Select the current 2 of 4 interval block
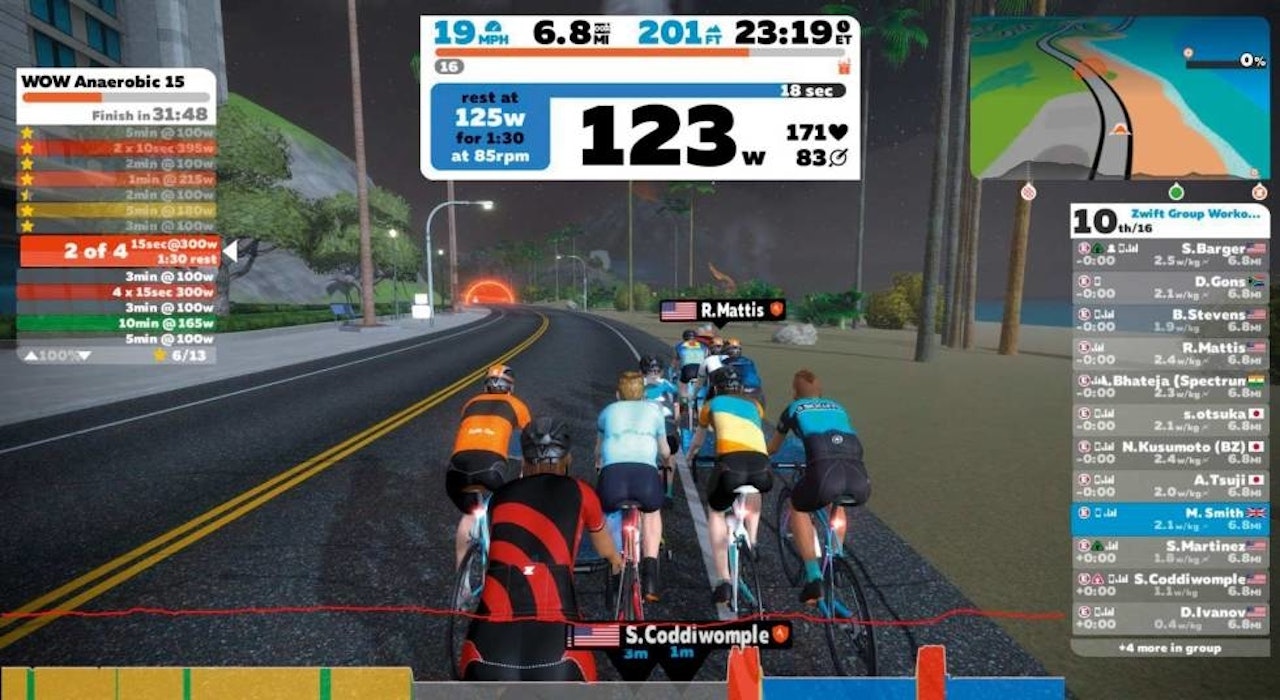1280x700 pixels. click(x=118, y=251)
